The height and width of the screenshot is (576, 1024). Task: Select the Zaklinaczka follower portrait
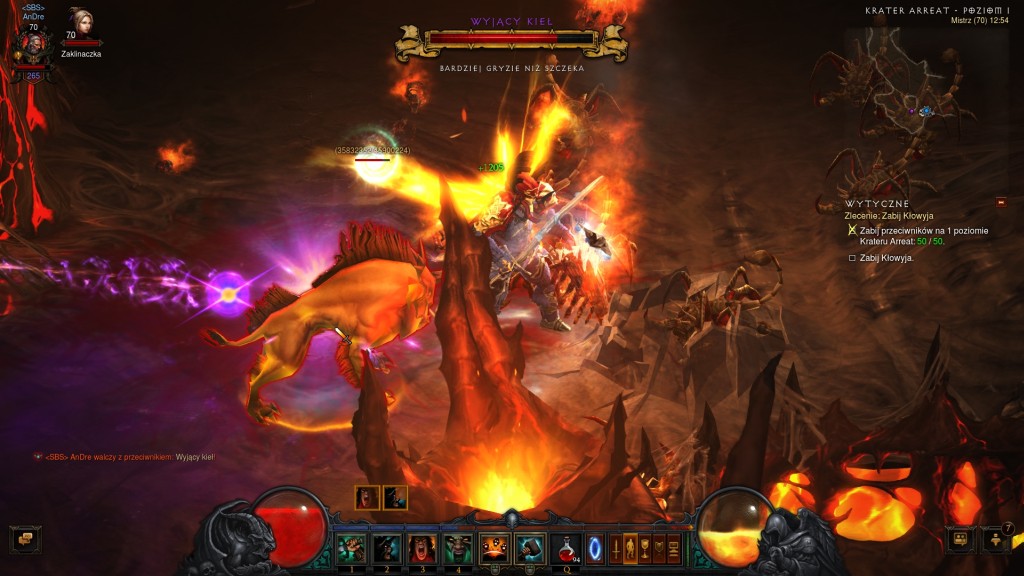pos(81,24)
